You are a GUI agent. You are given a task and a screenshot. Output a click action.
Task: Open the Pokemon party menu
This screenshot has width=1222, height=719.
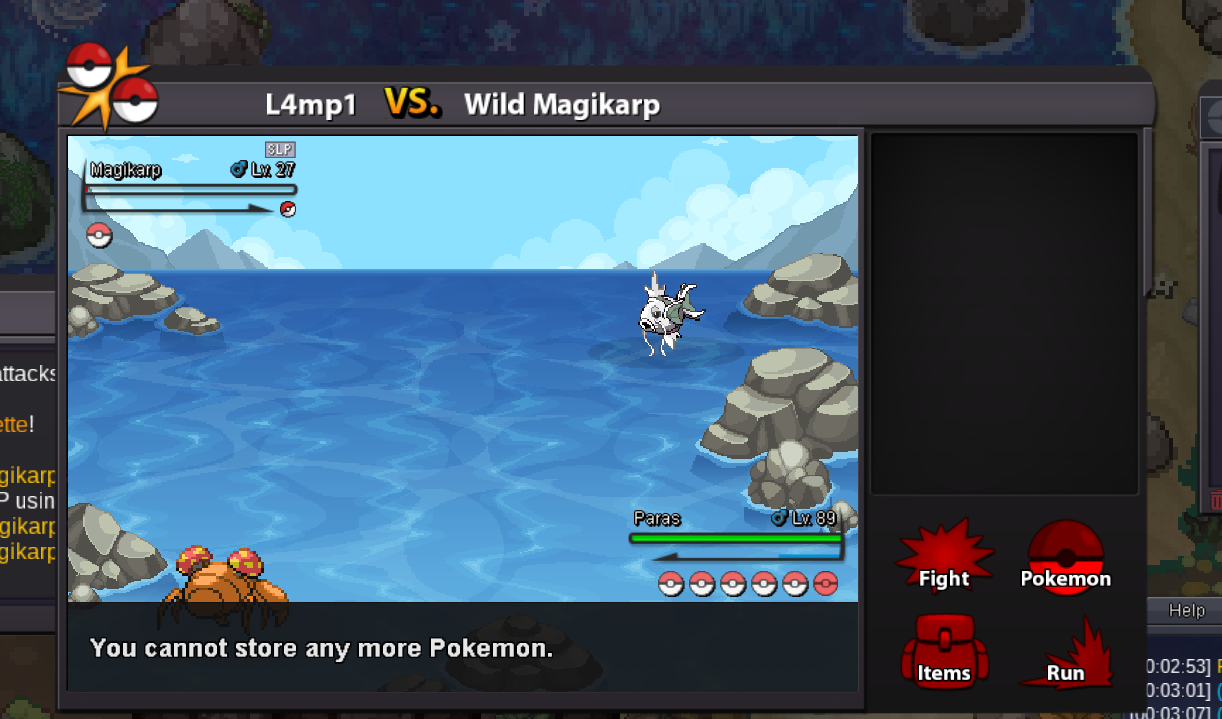1065,559
